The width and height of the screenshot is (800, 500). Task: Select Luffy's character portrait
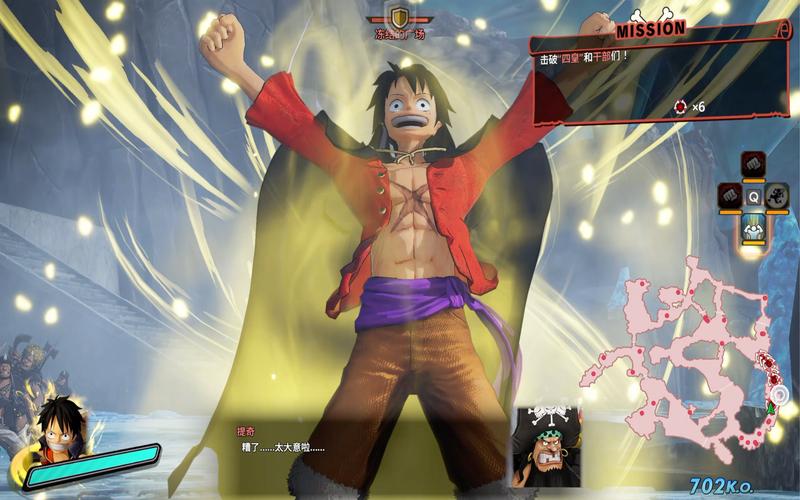[x=58, y=425]
